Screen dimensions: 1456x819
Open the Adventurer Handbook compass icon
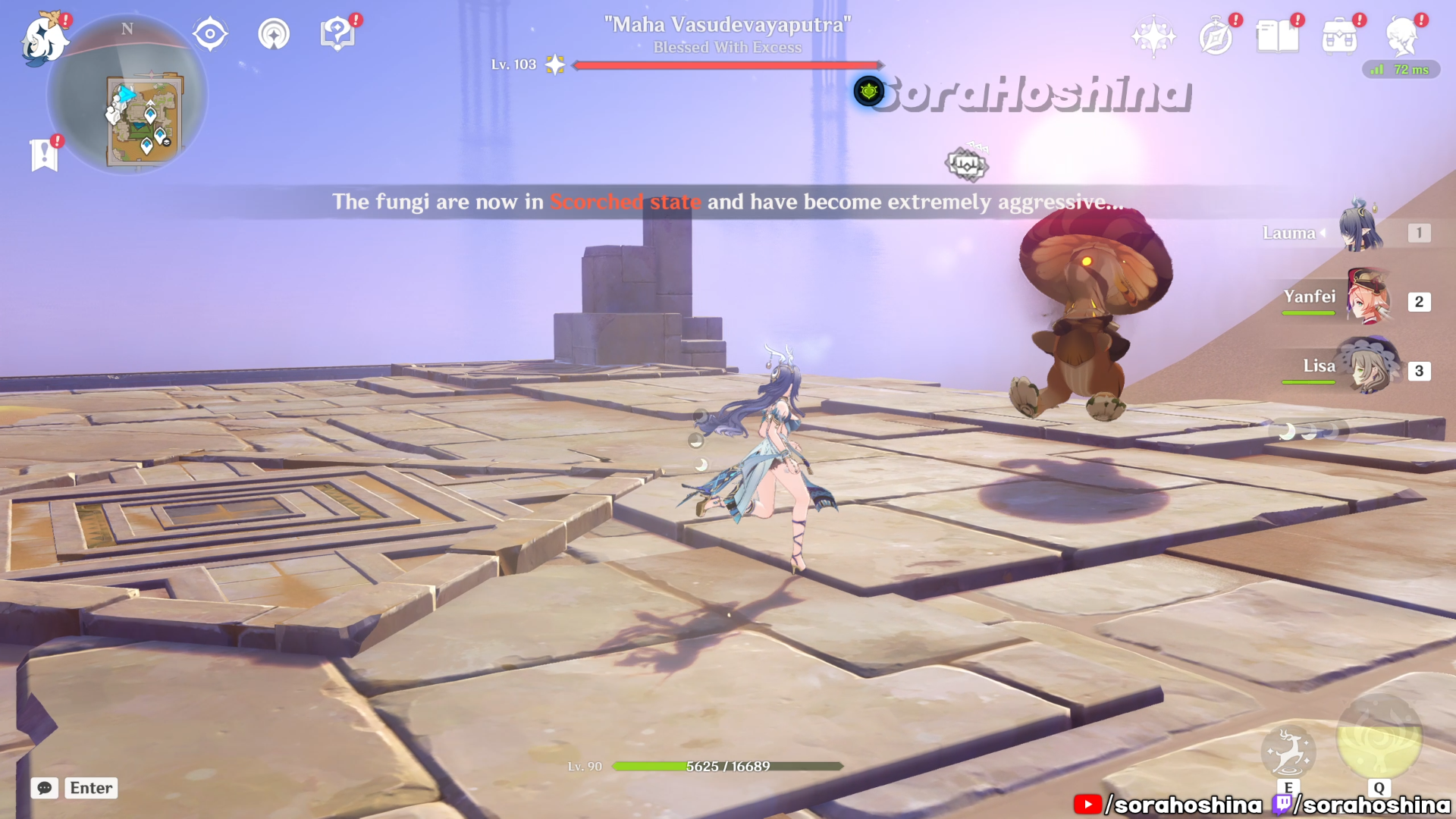(1216, 36)
